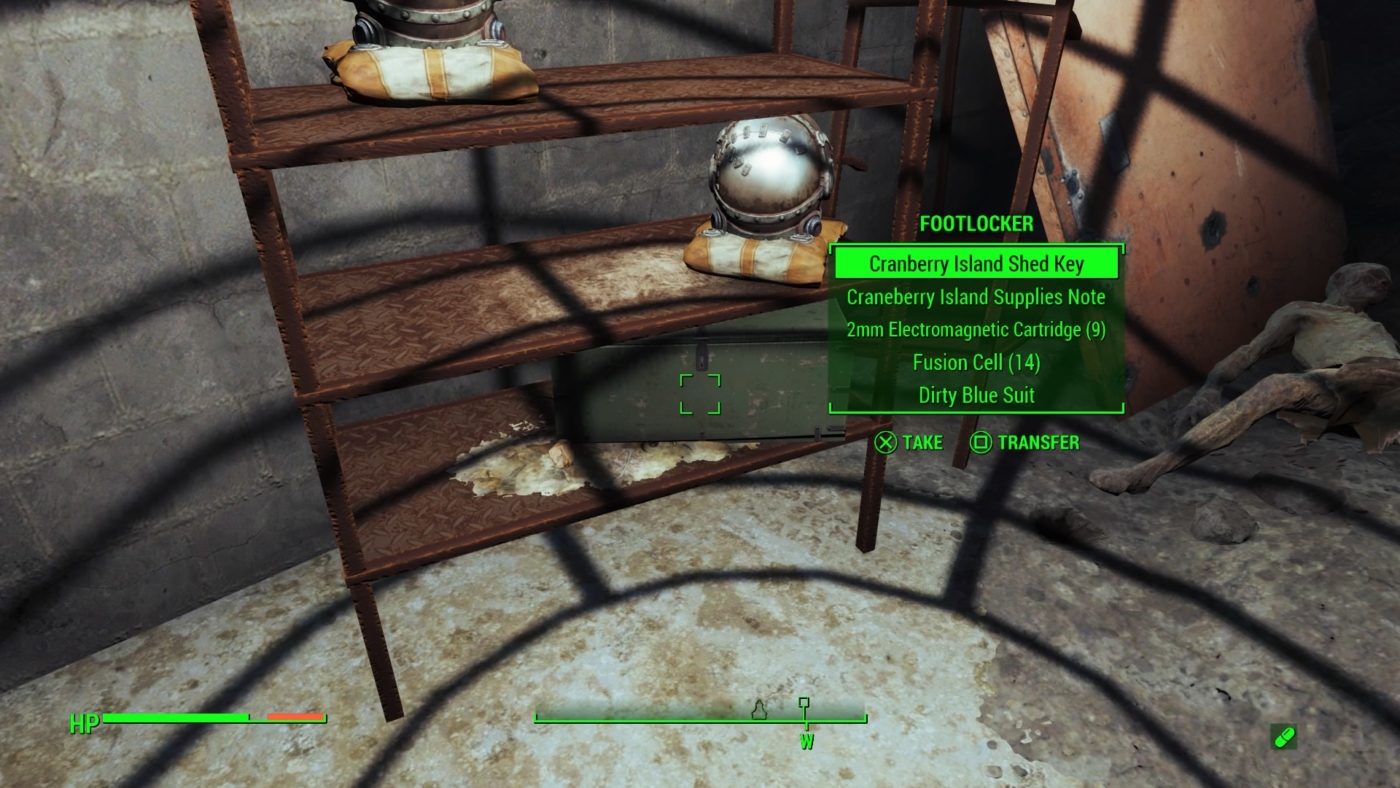Viewport: 1400px width, 788px height.
Task: Click the red depleted portion of the HP bar
Action: coord(295,717)
